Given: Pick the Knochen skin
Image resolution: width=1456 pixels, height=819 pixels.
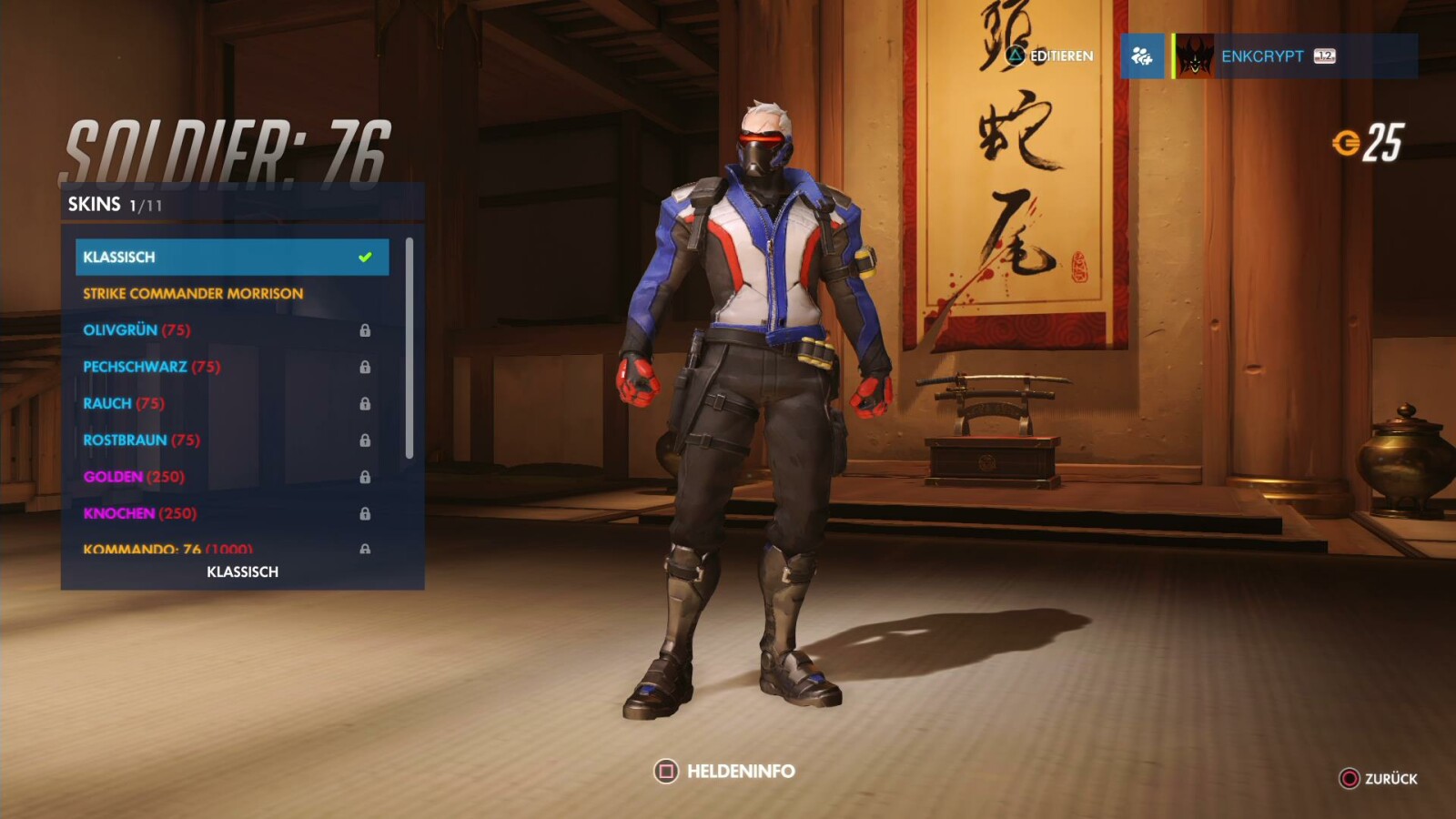Looking at the screenshot, I should point(231,513).
